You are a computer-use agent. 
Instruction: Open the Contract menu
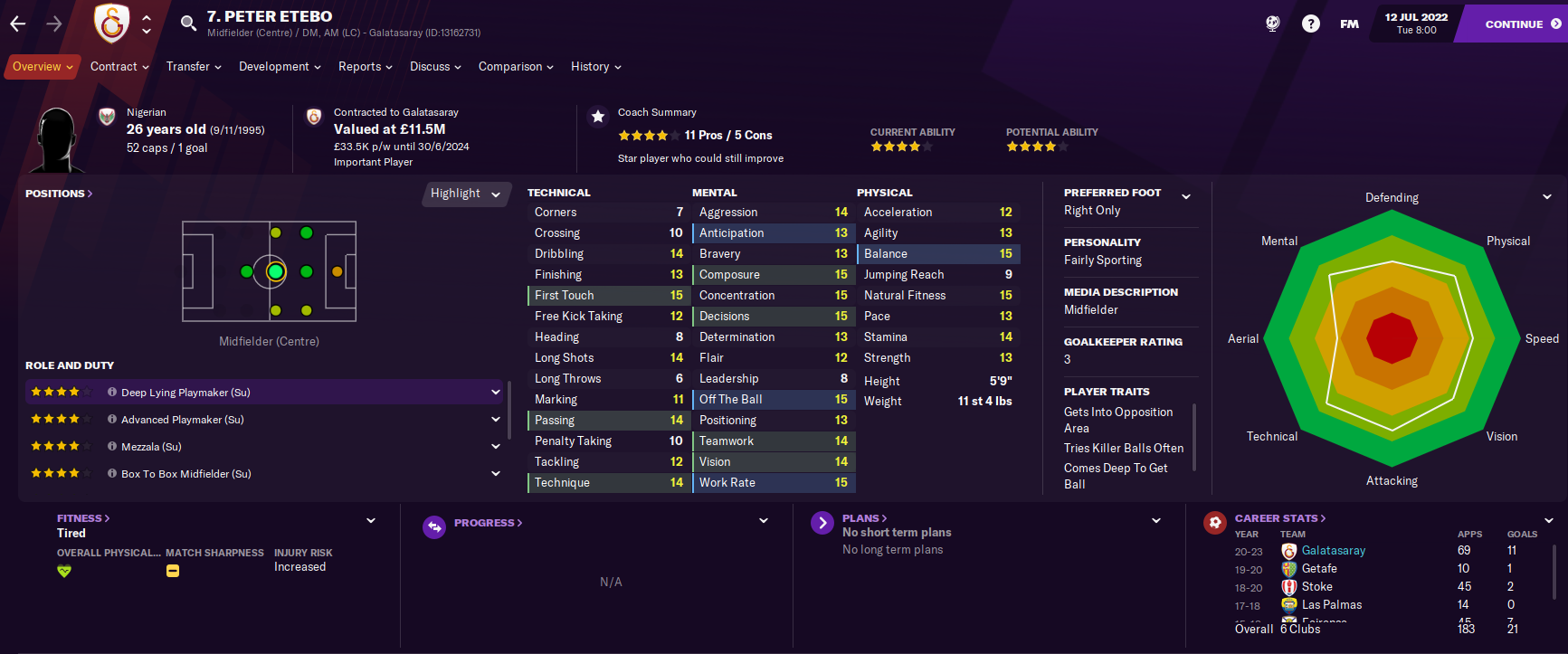119,67
